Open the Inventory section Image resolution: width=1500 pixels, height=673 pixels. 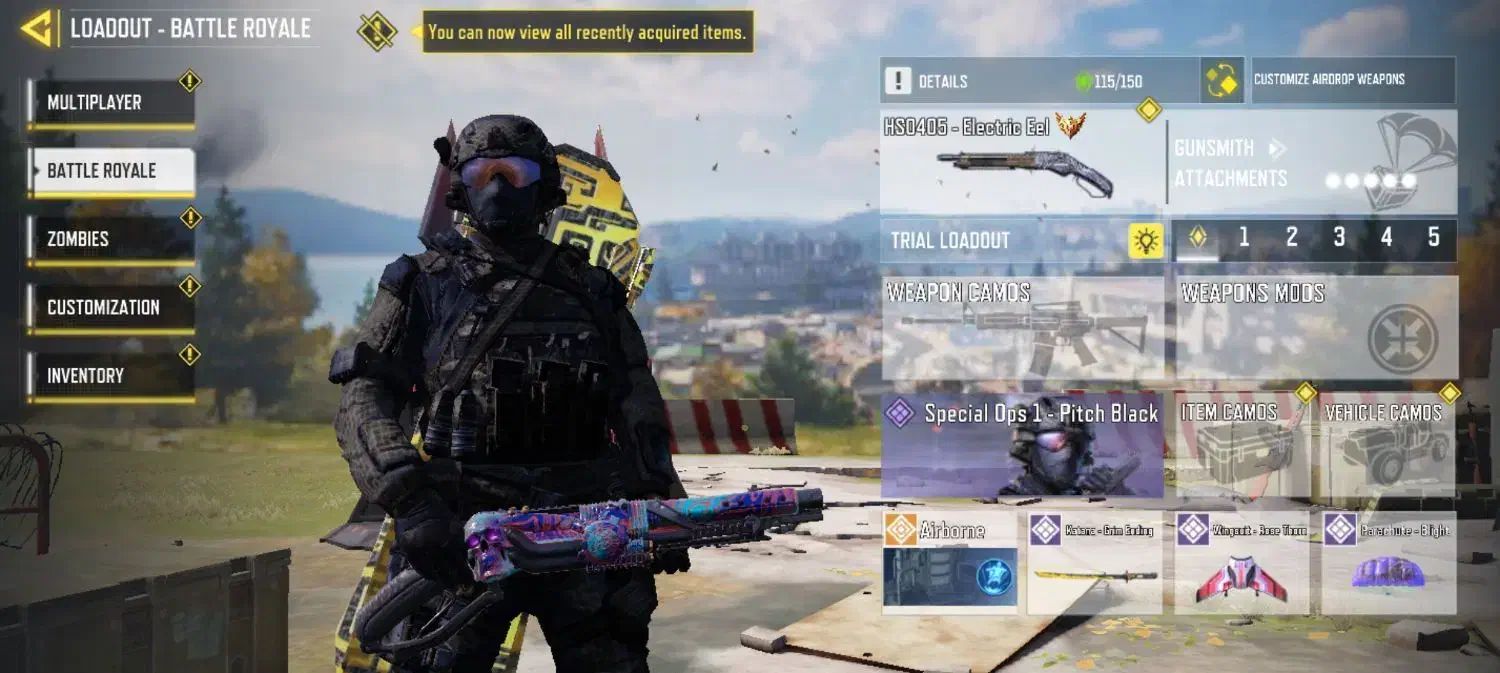coord(111,376)
